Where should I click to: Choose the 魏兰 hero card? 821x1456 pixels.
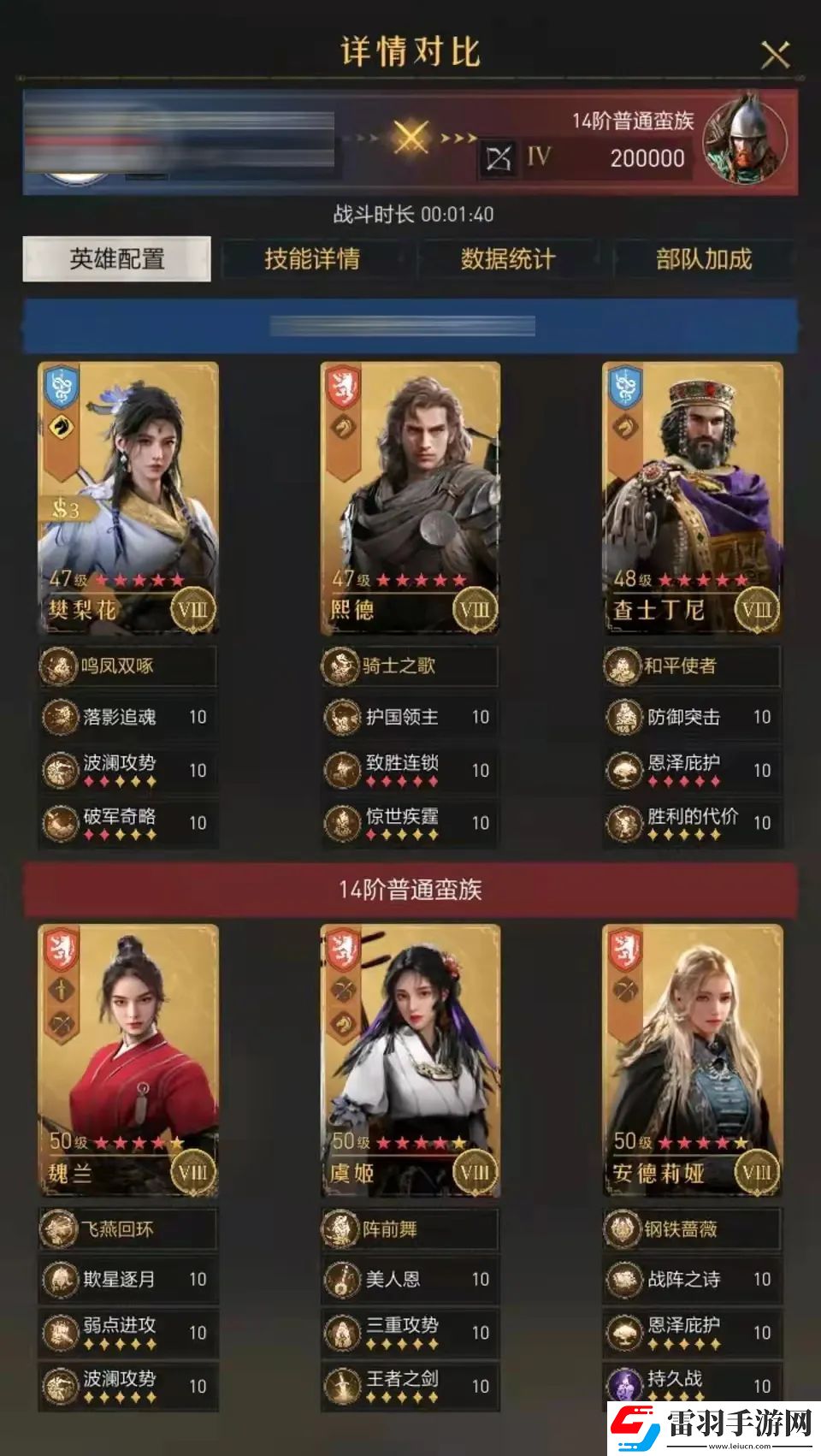point(128,1061)
